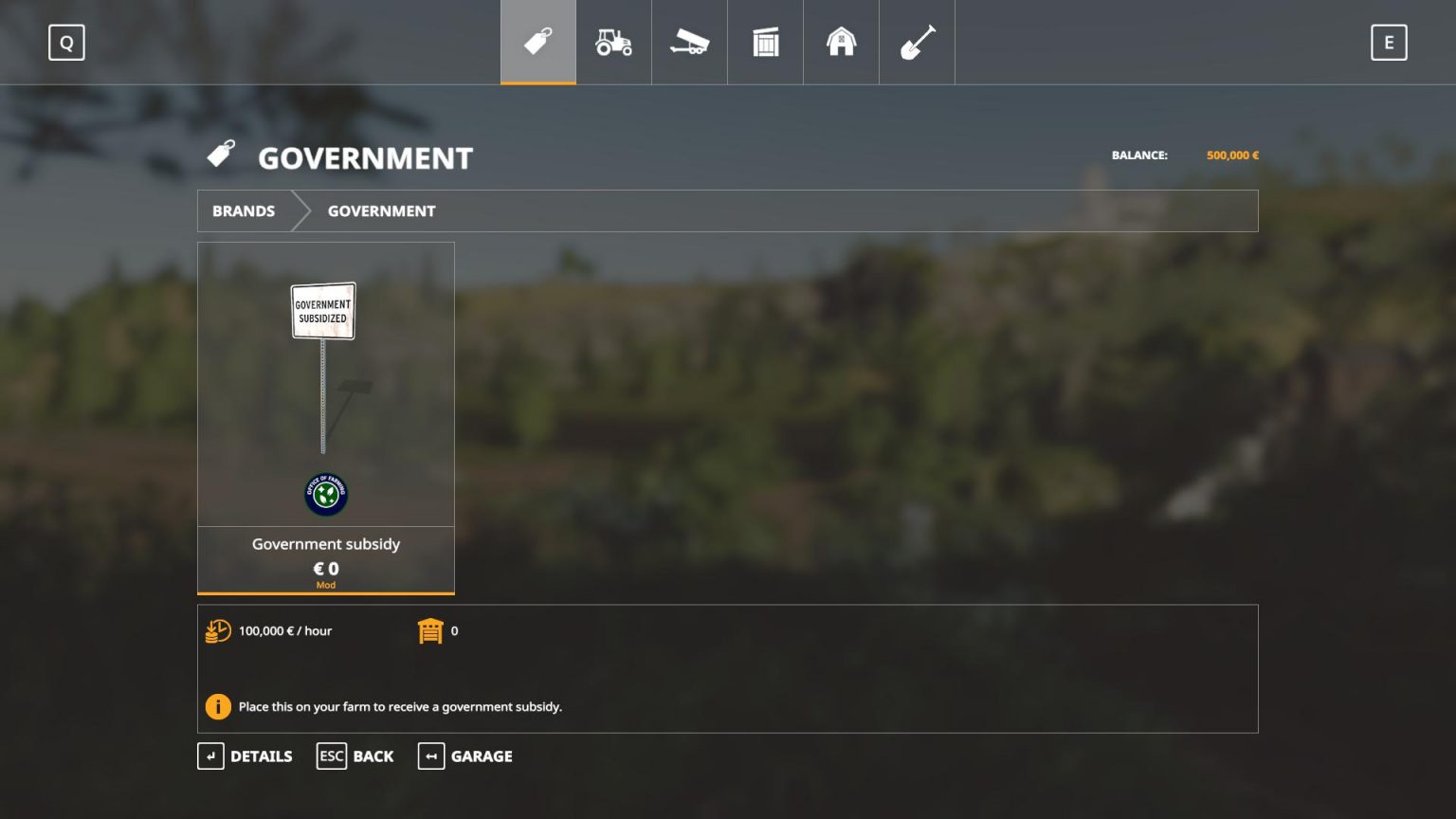Select the trailers category icon
Viewport: 1456px width, 819px height.
[x=689, y=42]
